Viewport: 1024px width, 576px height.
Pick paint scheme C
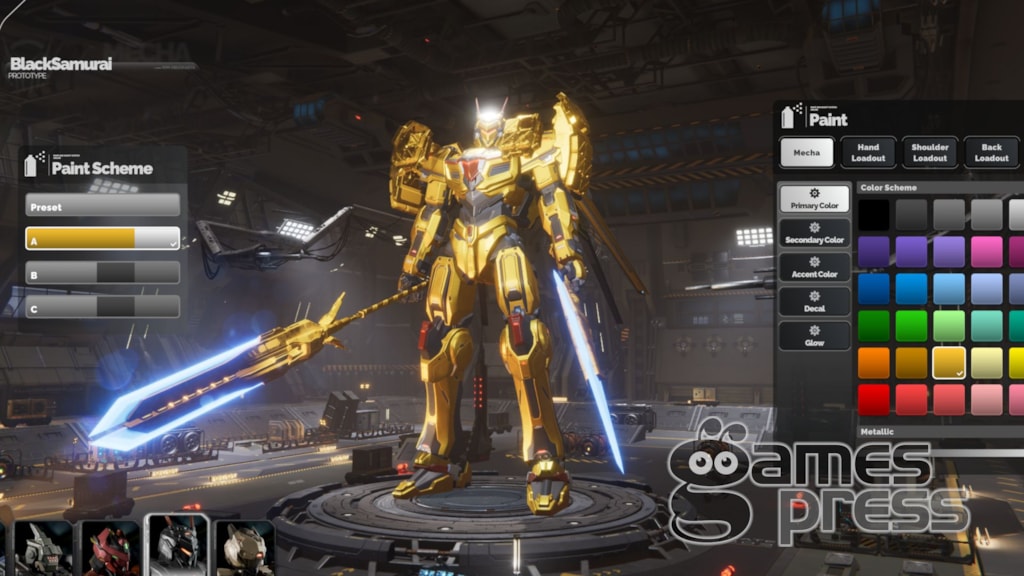[102, 307]
